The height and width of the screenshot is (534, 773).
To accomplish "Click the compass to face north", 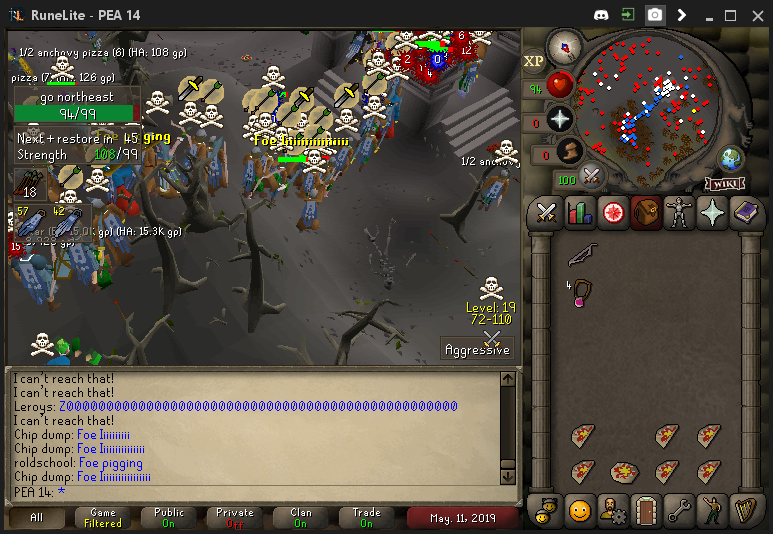I will point(565,46).
